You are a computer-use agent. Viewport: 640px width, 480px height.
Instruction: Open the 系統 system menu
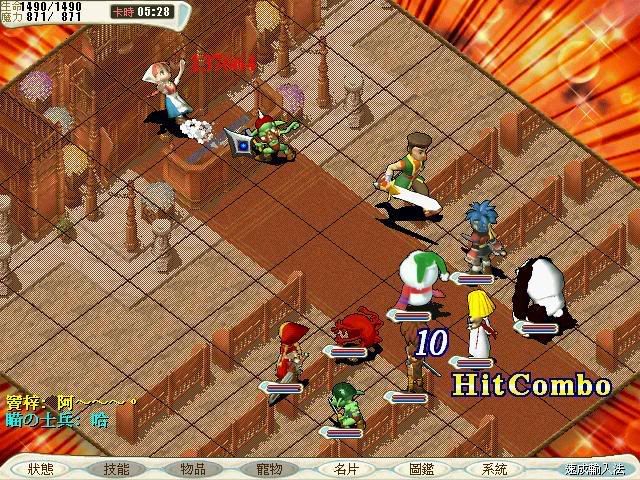(x=494, y=468)
